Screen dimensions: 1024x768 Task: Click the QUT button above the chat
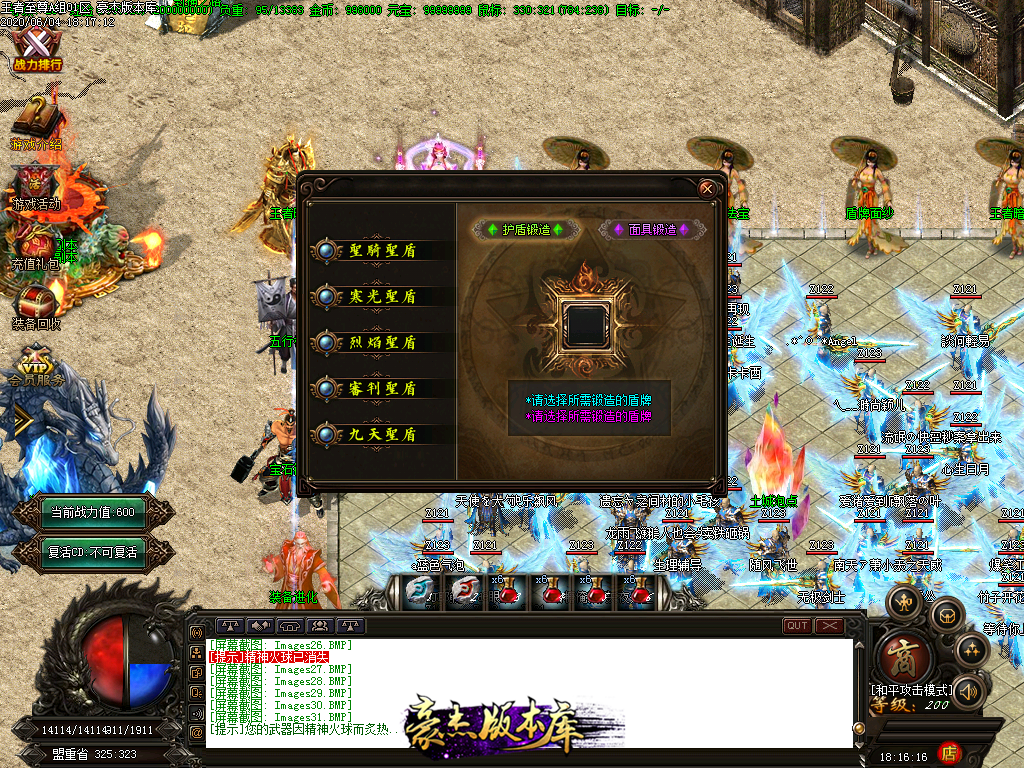797,626
